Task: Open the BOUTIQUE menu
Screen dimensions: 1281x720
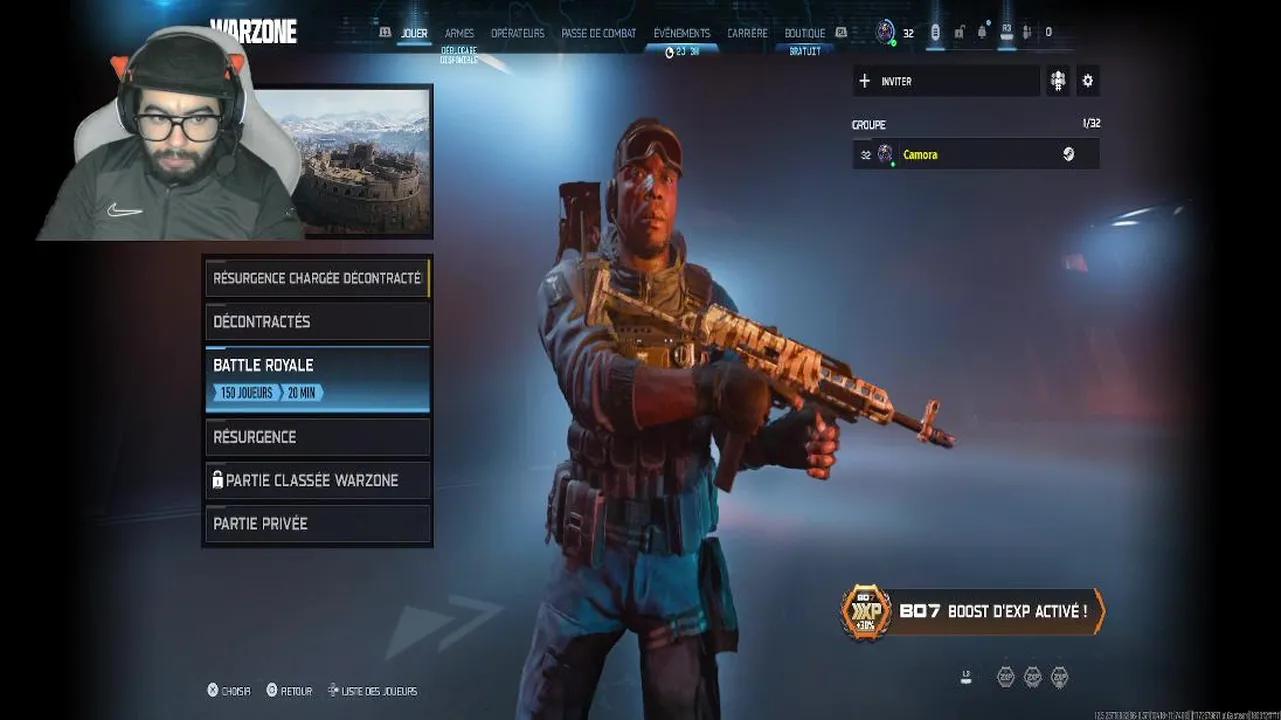Action: click(x=805, y=32)
